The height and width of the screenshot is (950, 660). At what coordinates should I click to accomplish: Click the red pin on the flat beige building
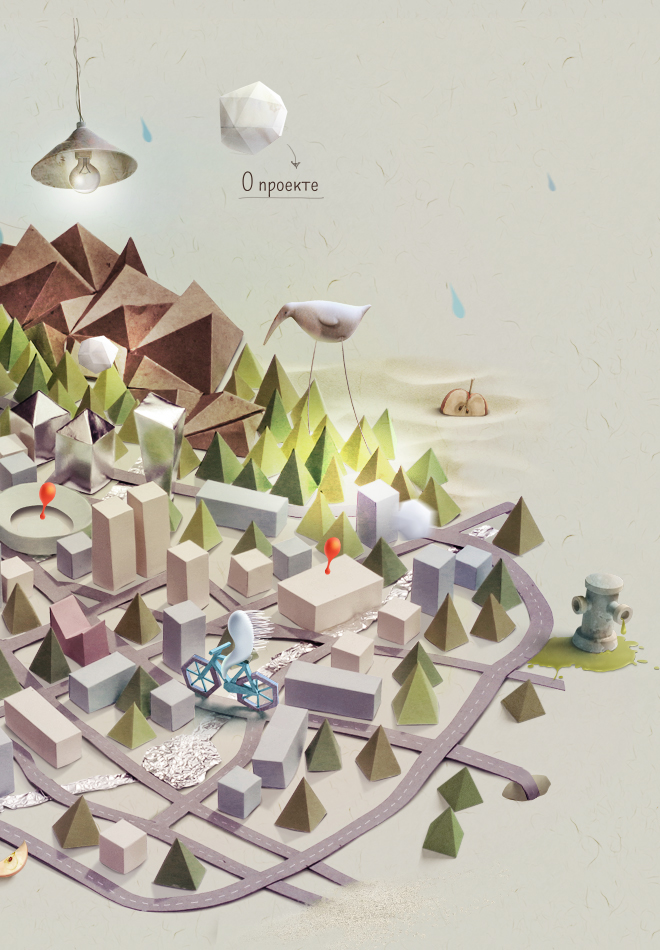(332, 548)
